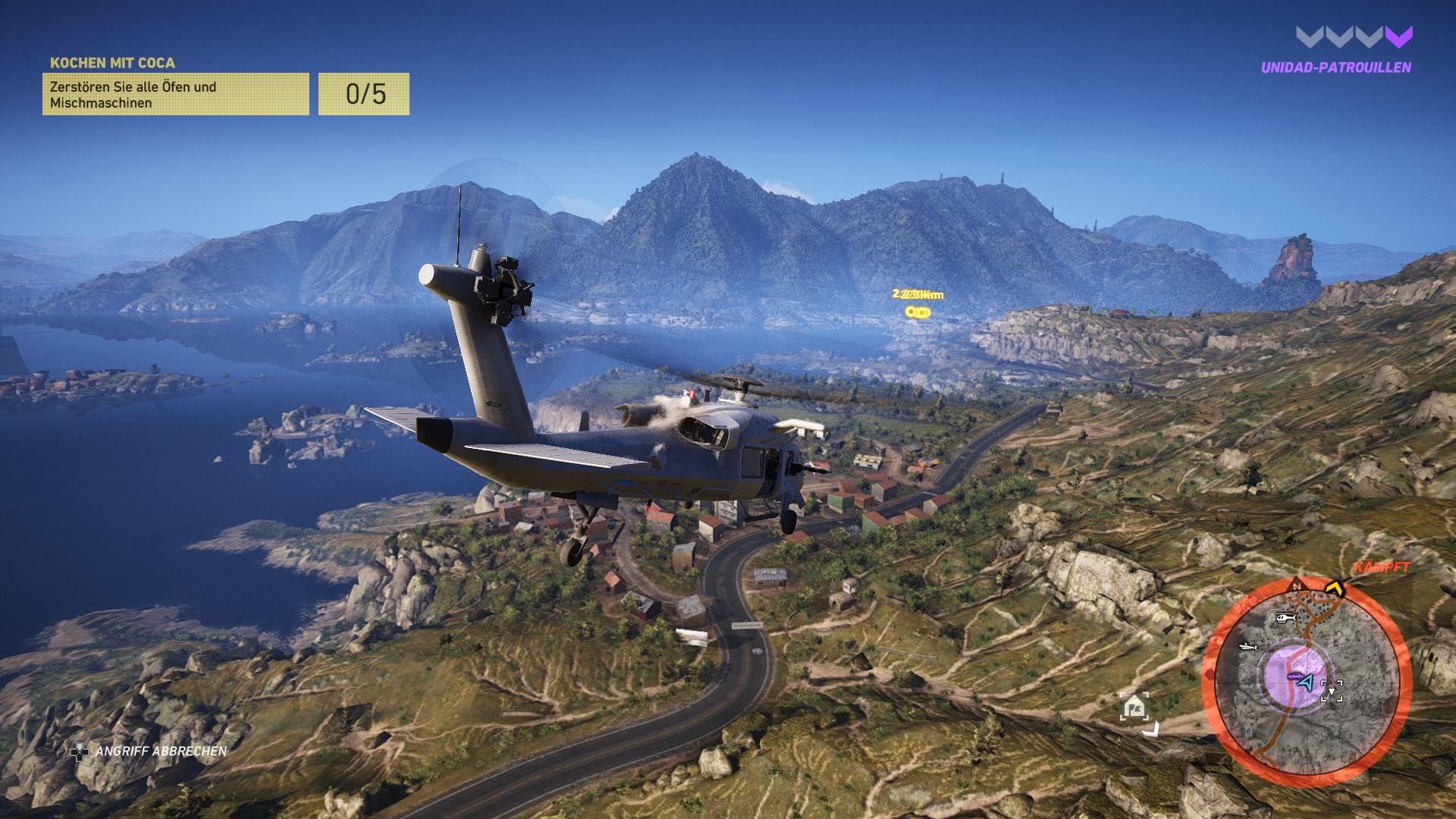Select the helicopter icon on the minimap

click(1285, 619)
